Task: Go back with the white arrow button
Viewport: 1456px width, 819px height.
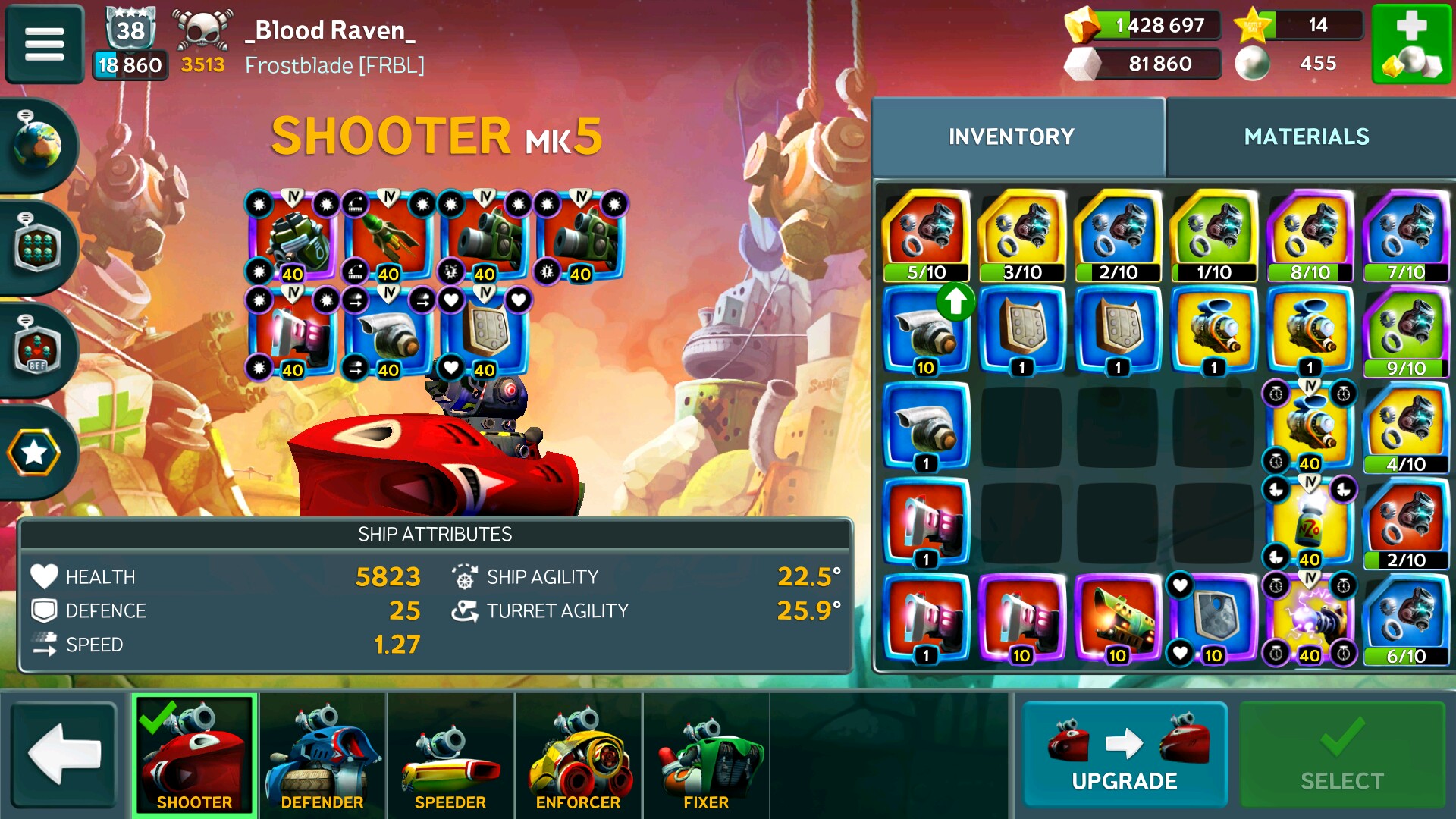Action: click(64, 755)
